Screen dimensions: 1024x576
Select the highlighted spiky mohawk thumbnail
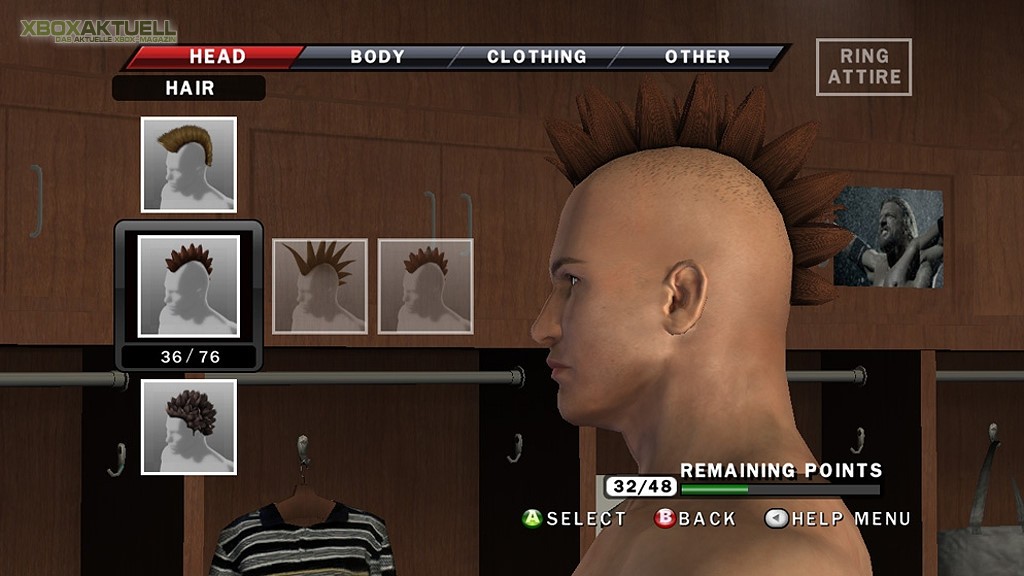click(189, 286)
